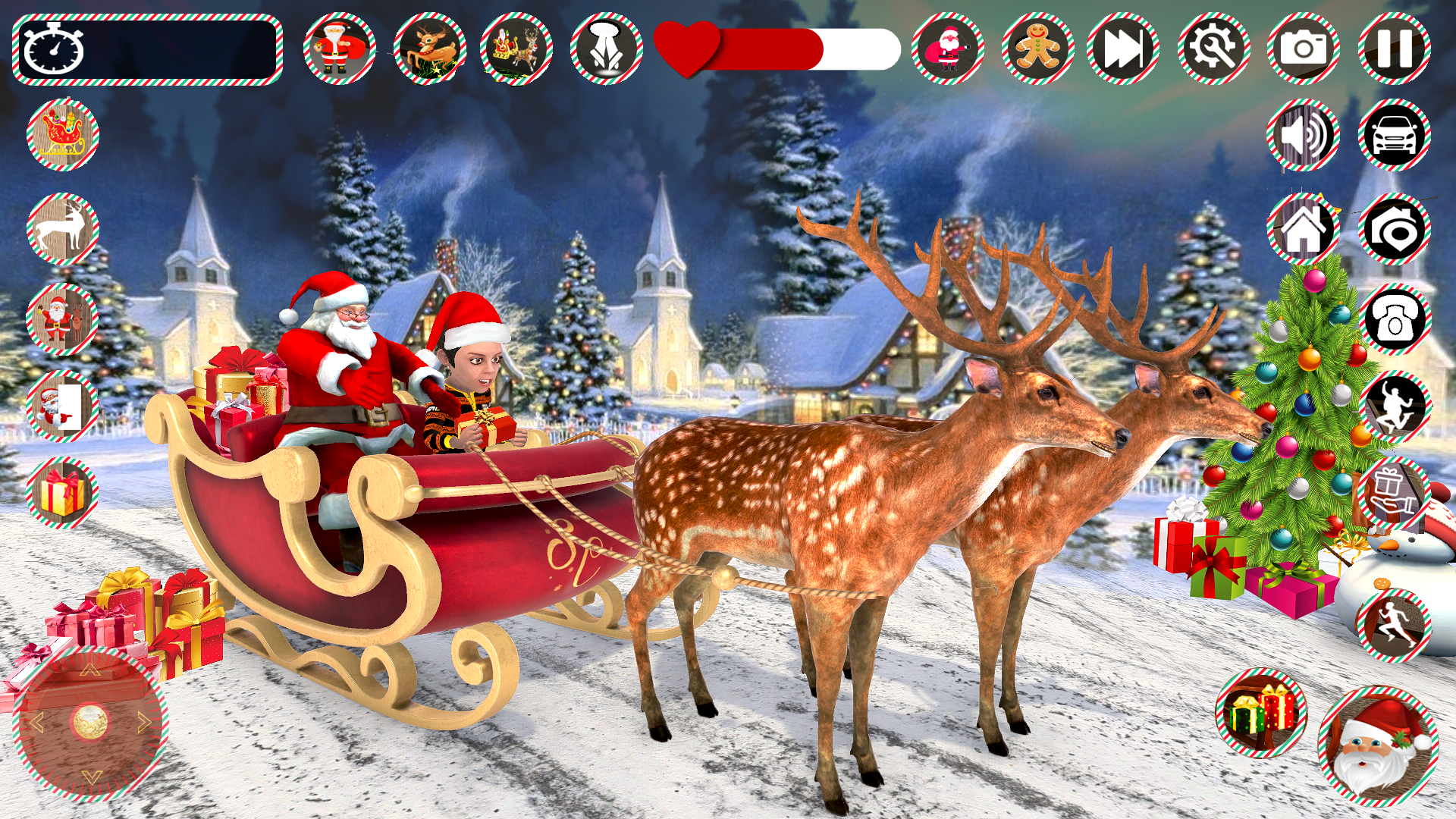
Task: Mute sound with the speaker icon
Action: pos(1304,136)
